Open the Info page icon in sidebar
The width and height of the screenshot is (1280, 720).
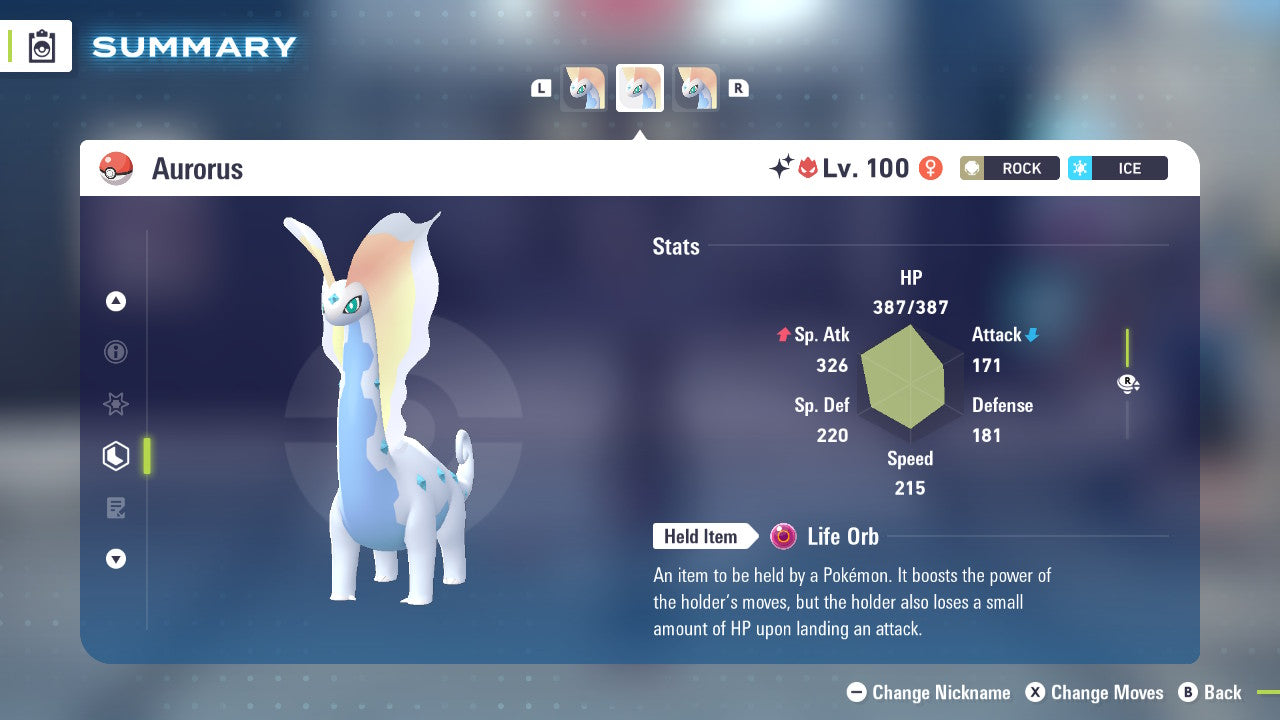(116, 352)
